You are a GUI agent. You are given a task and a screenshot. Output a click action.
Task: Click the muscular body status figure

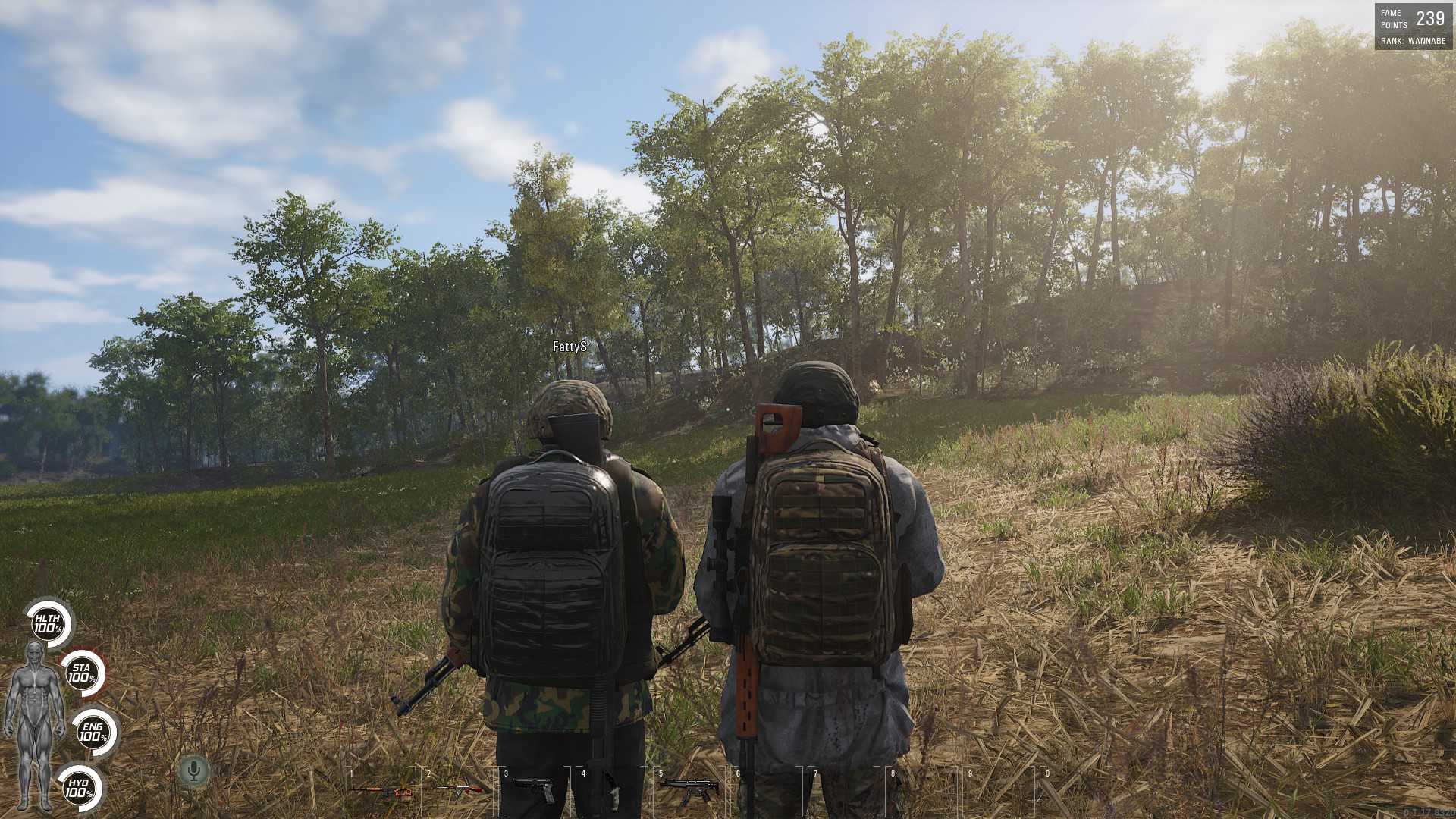[34, 724]
